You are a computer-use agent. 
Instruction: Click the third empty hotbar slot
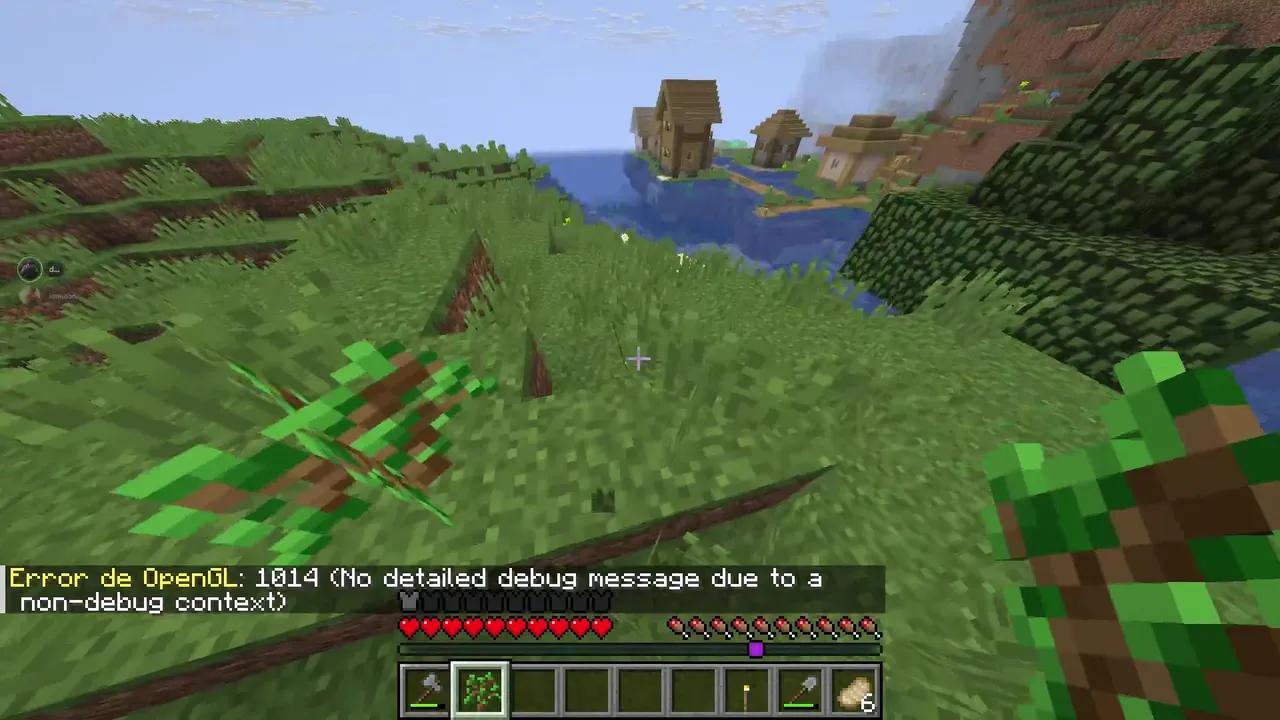[x=530, y=690]
